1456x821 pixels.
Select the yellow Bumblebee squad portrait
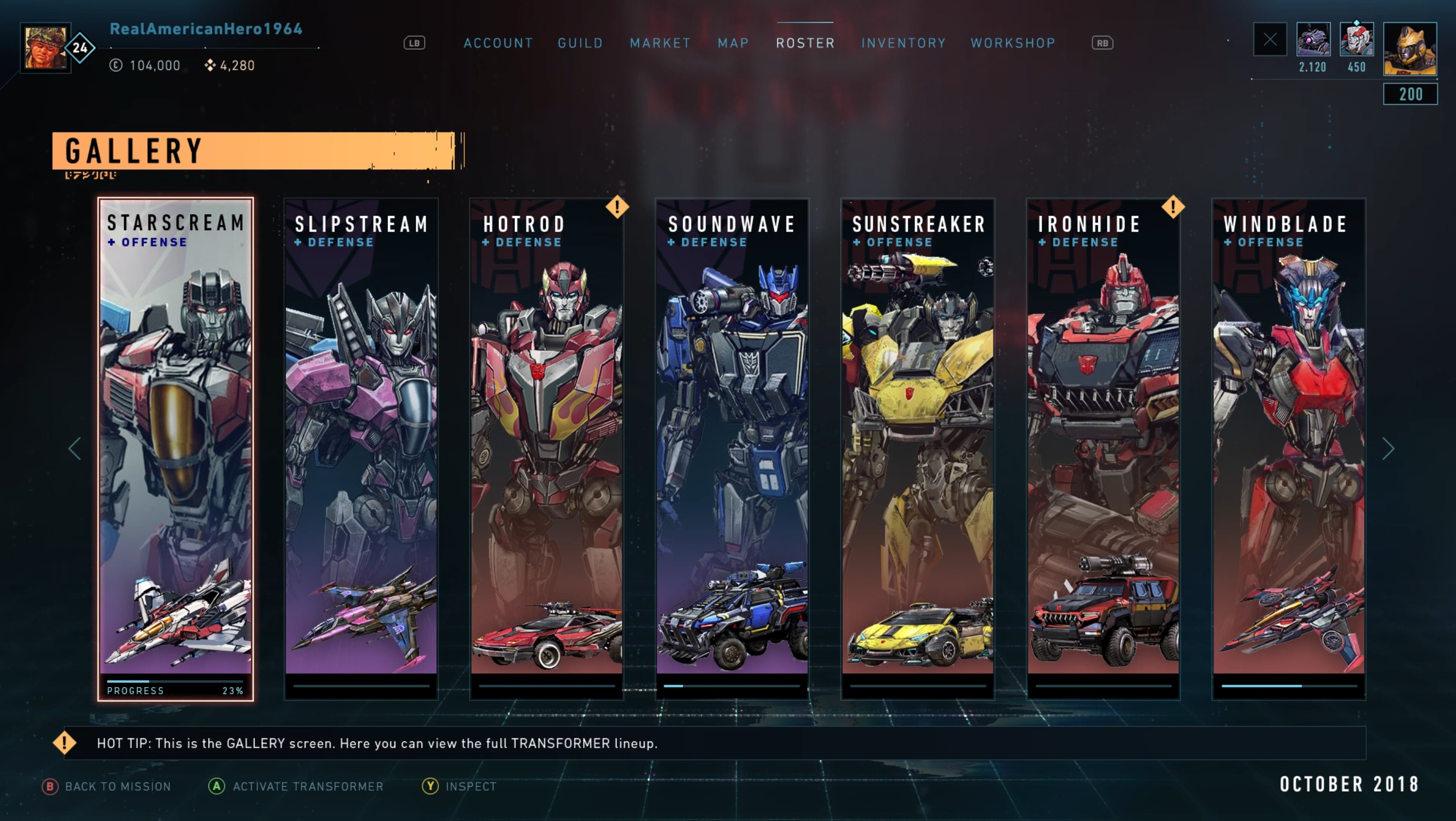[1410, 49]
